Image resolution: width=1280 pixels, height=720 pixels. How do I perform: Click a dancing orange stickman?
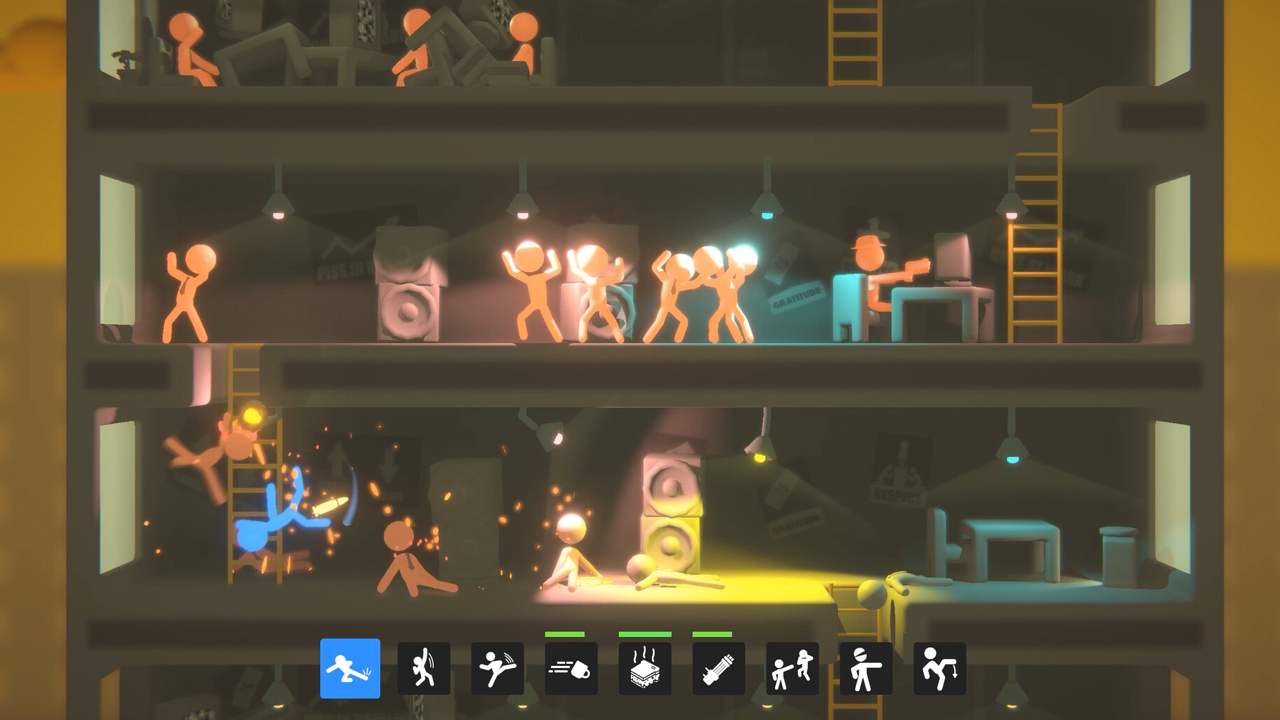[530, 290]
